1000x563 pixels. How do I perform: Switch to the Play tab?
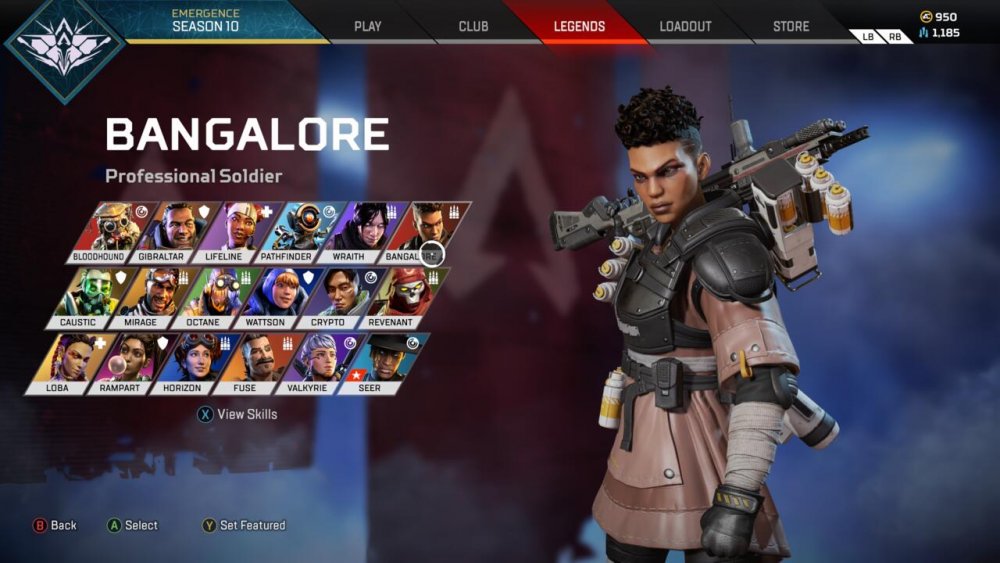tap(368, 26)
